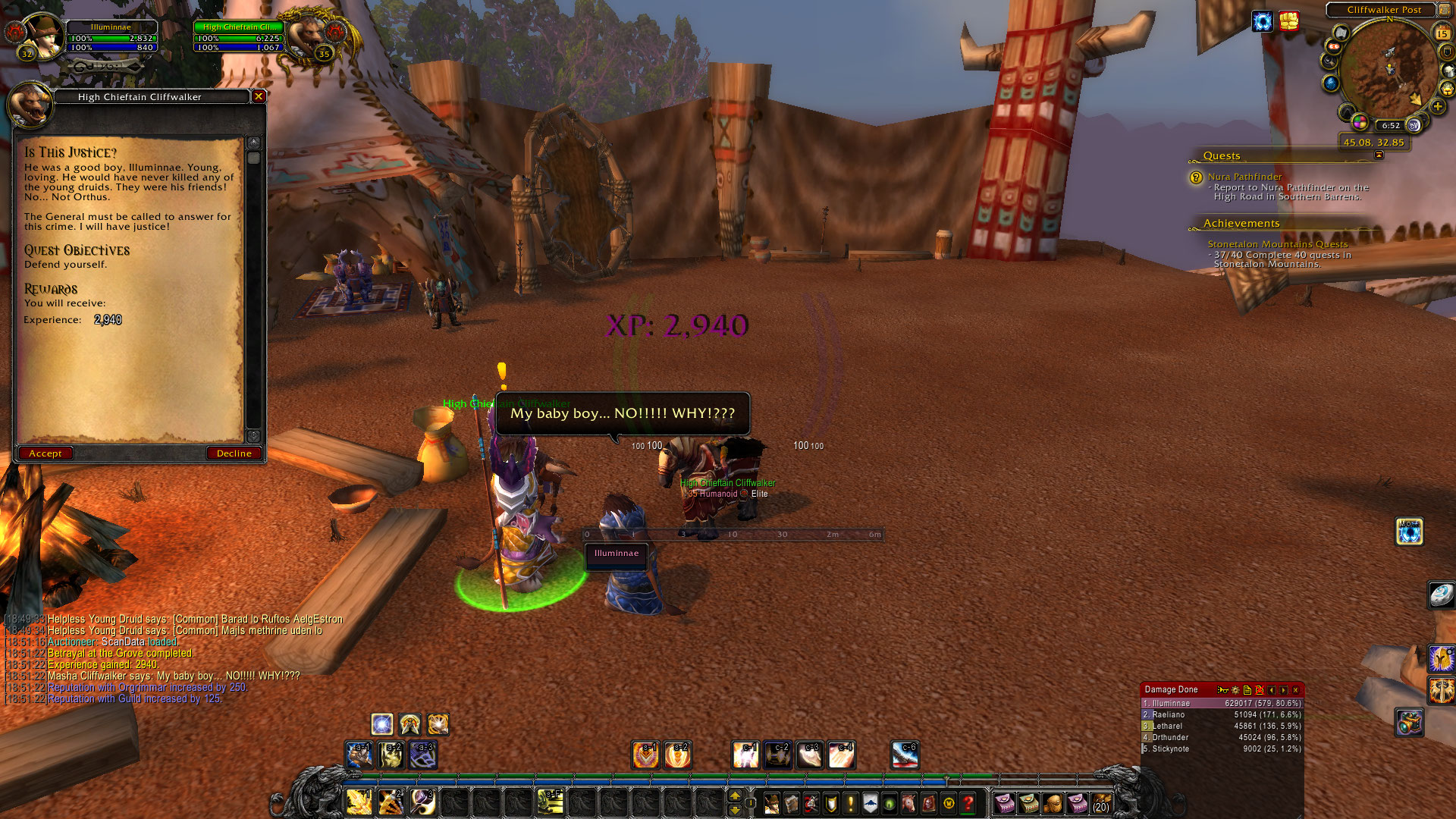1456x819 pixels.
Task: Click the camera icon button
Action: (1409, 722)
